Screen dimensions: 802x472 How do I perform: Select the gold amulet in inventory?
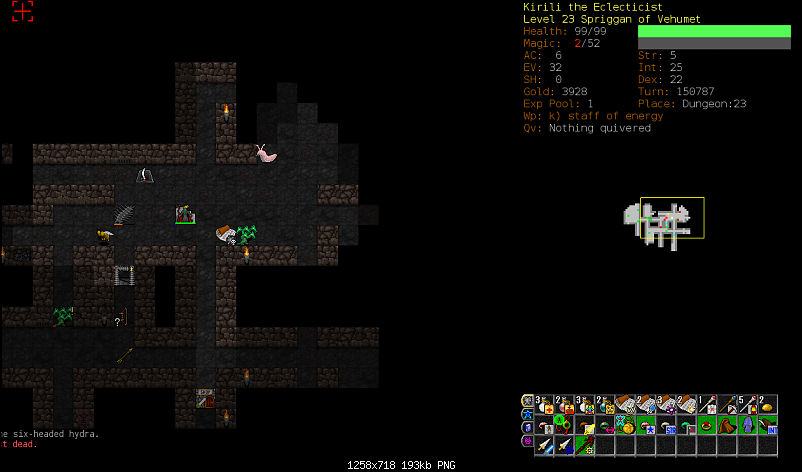click(625, 425)
